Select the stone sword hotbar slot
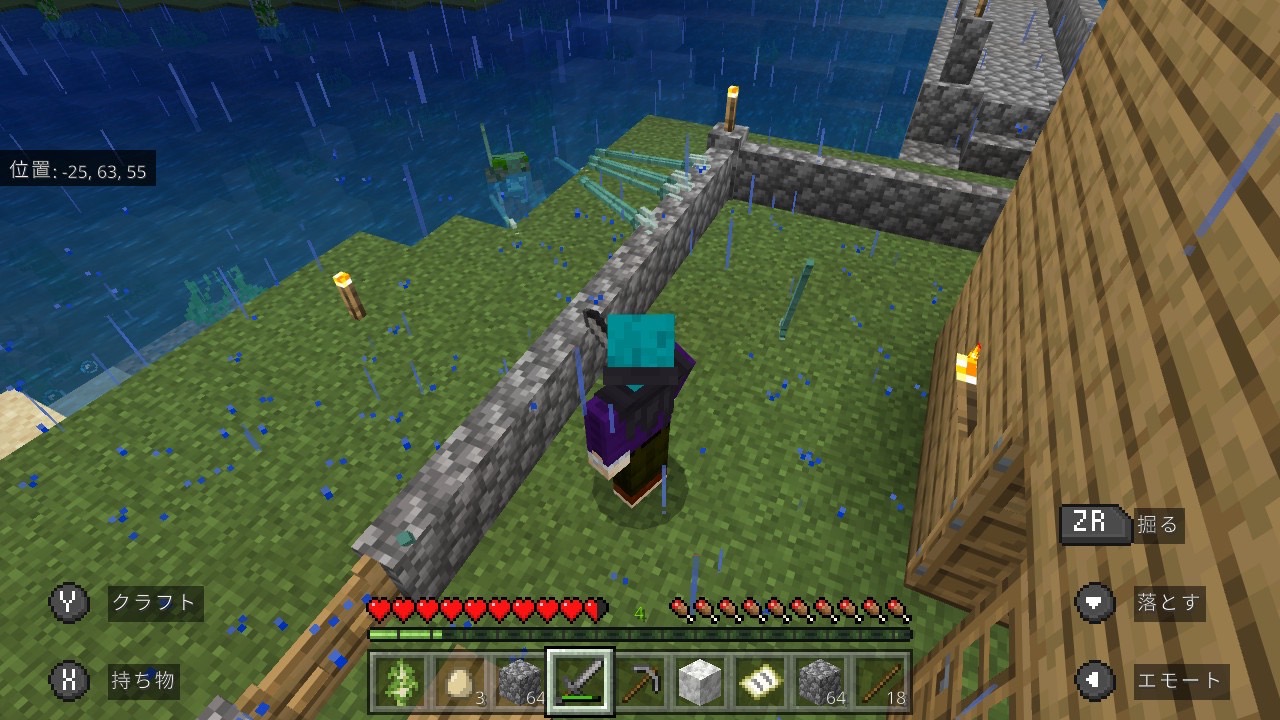Screen dimensions: 1280x720 point(580,682)
